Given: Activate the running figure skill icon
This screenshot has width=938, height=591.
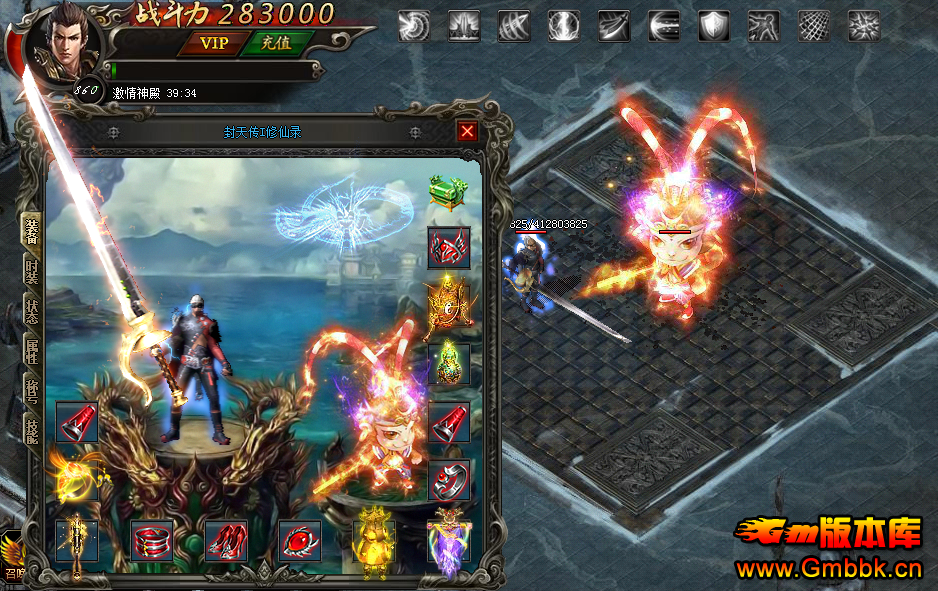Looking at the screenshot, I should (x=764, y=25).
